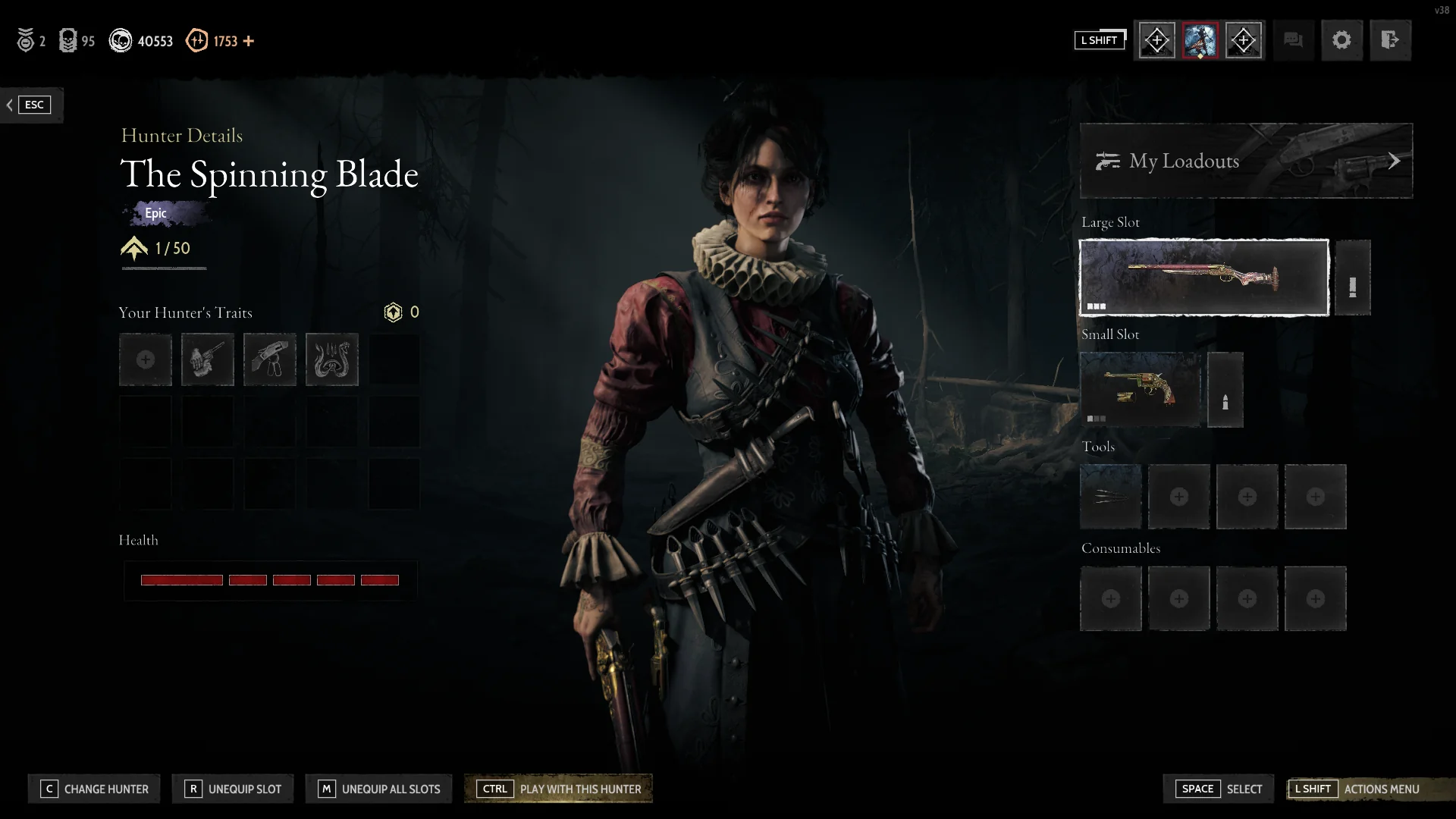Select the serpent trait icon
Viewport: 1456px width, 819px height.
[x=331, y=359]
